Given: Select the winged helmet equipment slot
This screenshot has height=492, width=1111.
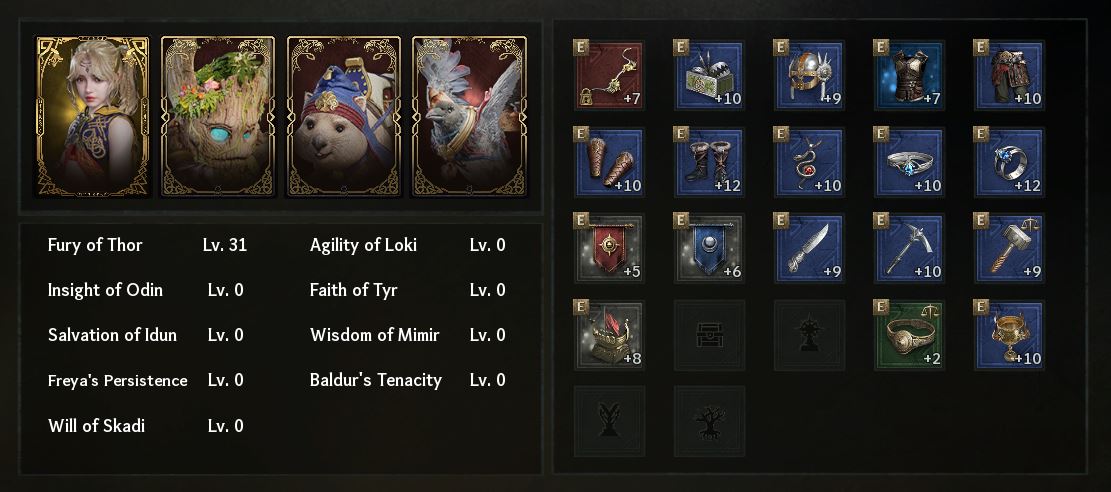Looking at the screenshot, I should (x=809, y=75).
